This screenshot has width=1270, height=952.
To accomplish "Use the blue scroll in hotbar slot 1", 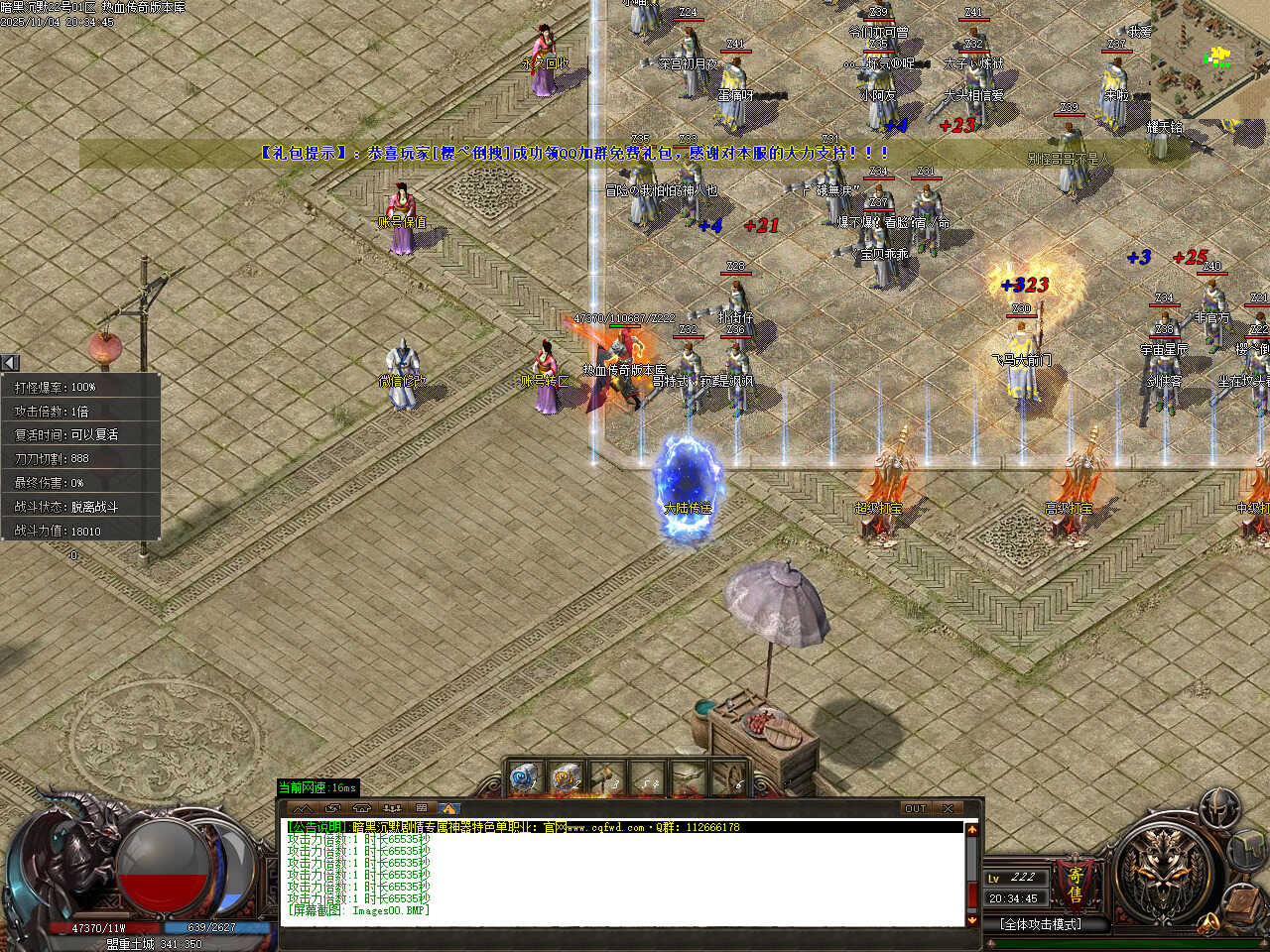I will click(x=524, y=778).
